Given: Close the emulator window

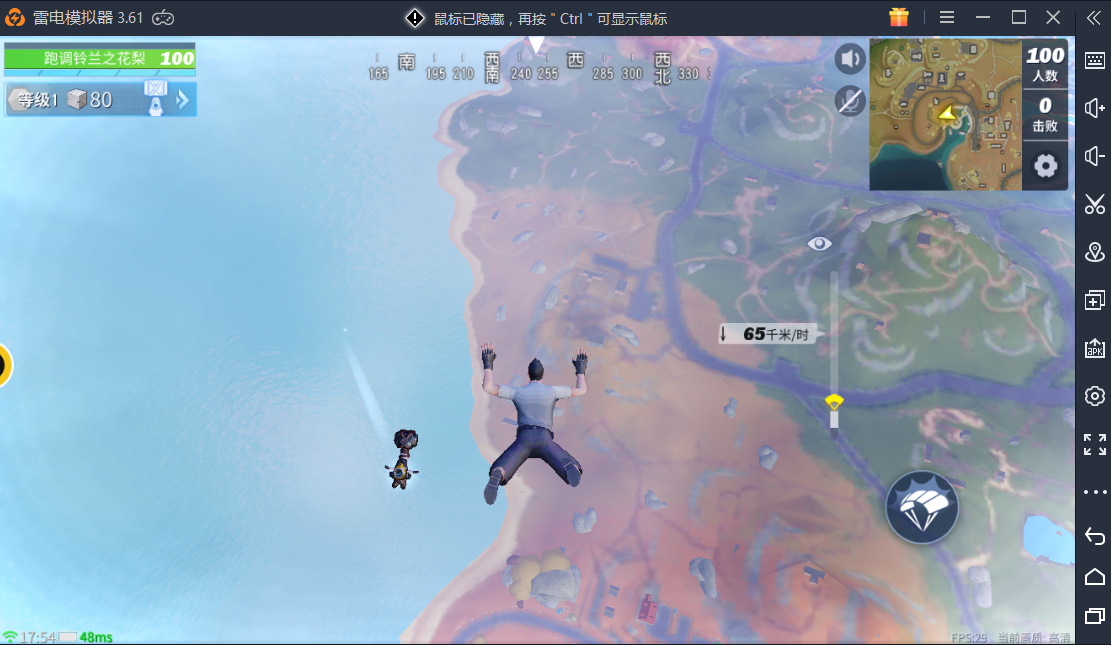Looking at the screenshot, I should point(1053,17).
